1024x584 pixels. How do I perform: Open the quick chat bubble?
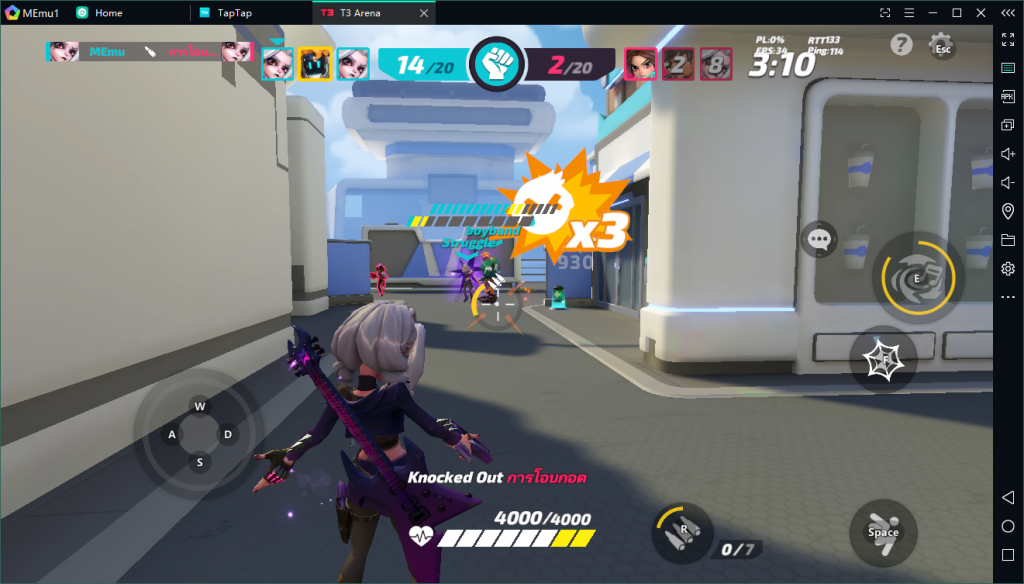820,239
